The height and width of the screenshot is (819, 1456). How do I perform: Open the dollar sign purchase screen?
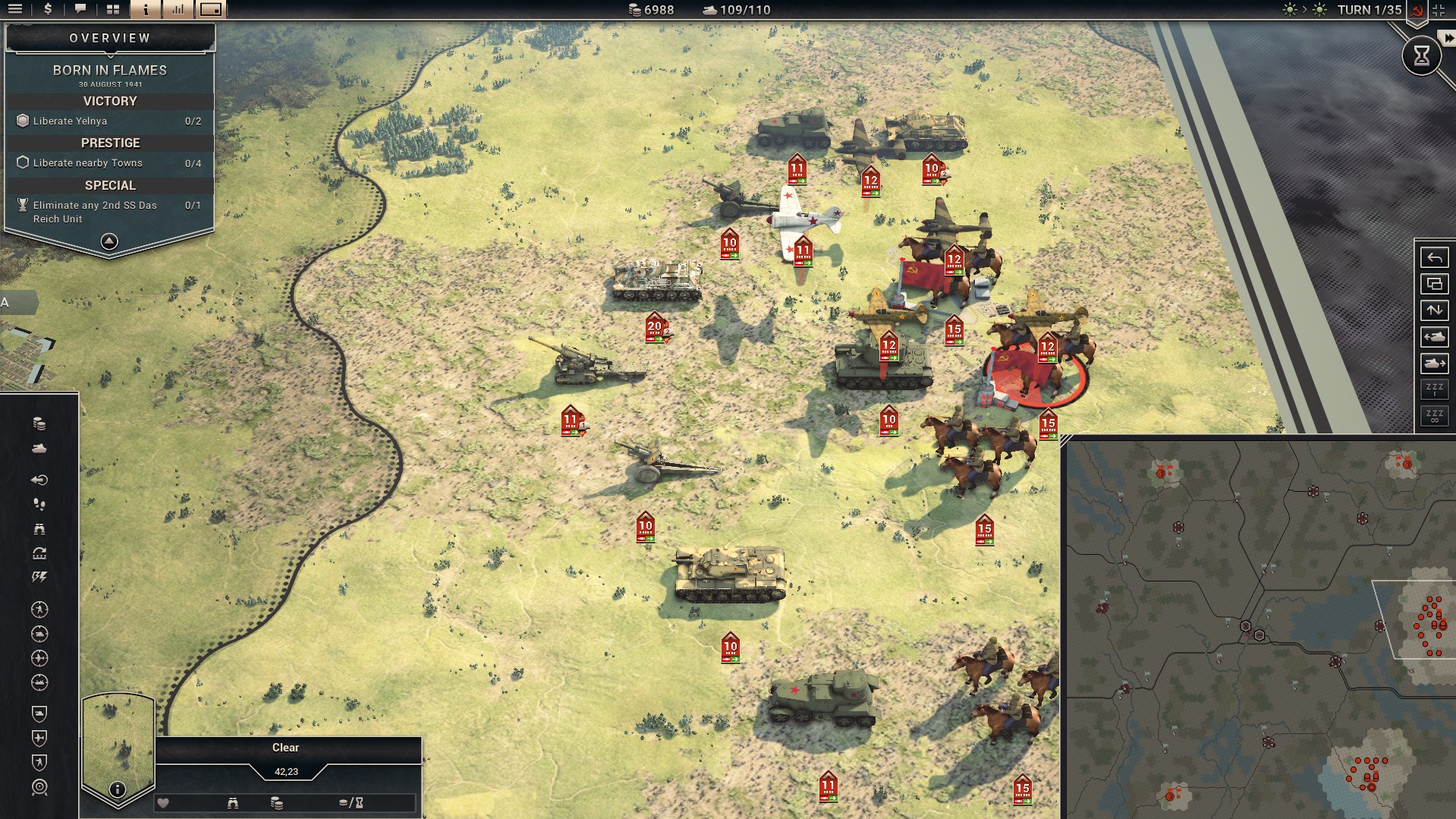48,9
